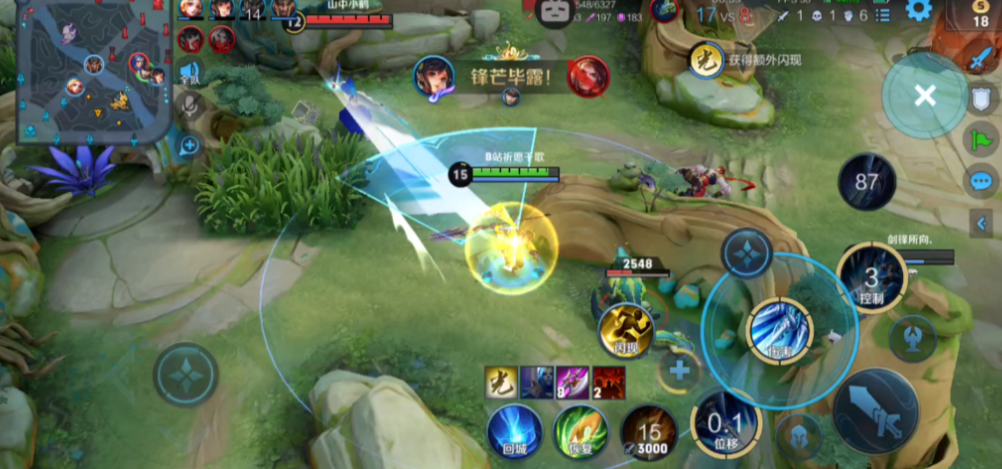Image resolution: width=1002 pixels, height=469 pixels.
Task: Collapse the side panel with the arrow
Action: coord(981,222)
